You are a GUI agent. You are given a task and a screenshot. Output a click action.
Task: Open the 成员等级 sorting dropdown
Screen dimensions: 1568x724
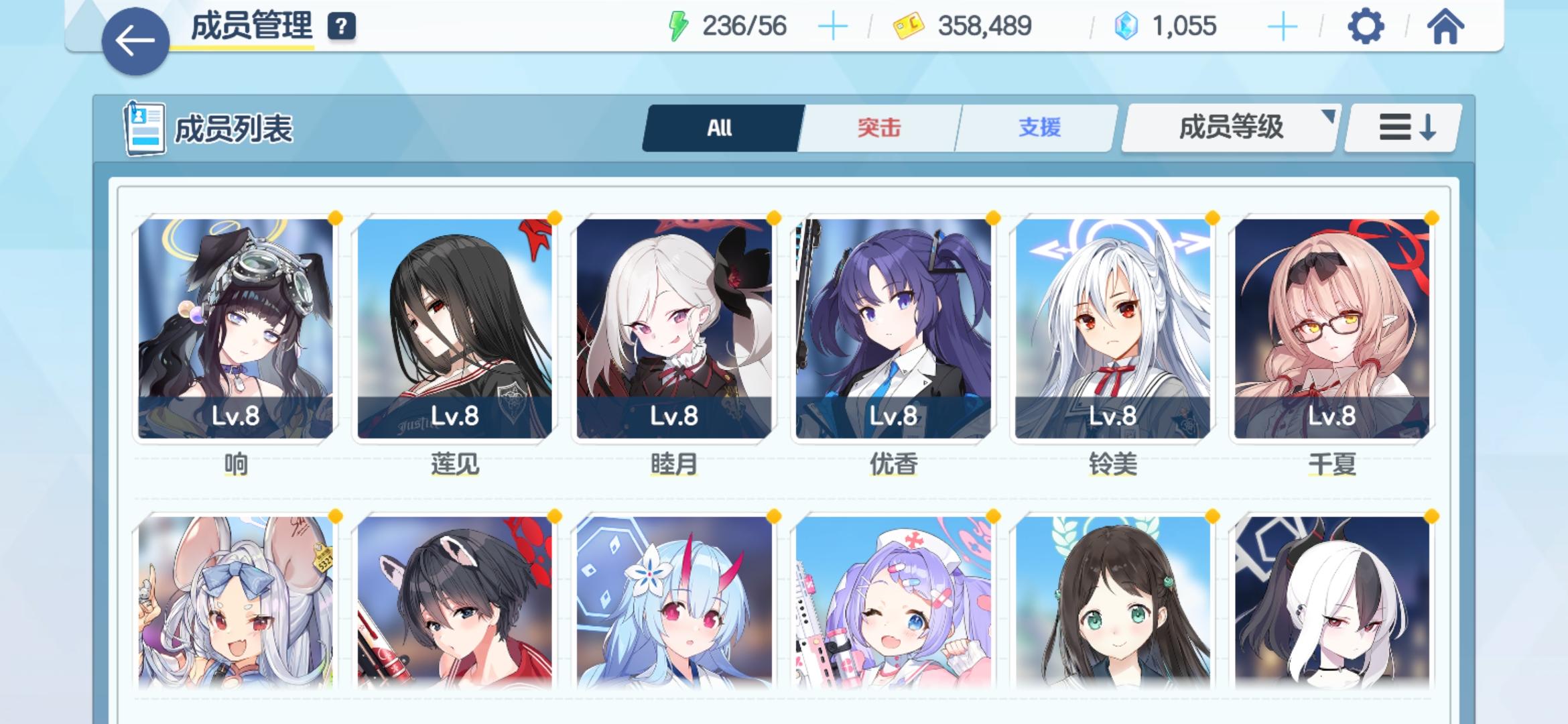[1230, 127]
